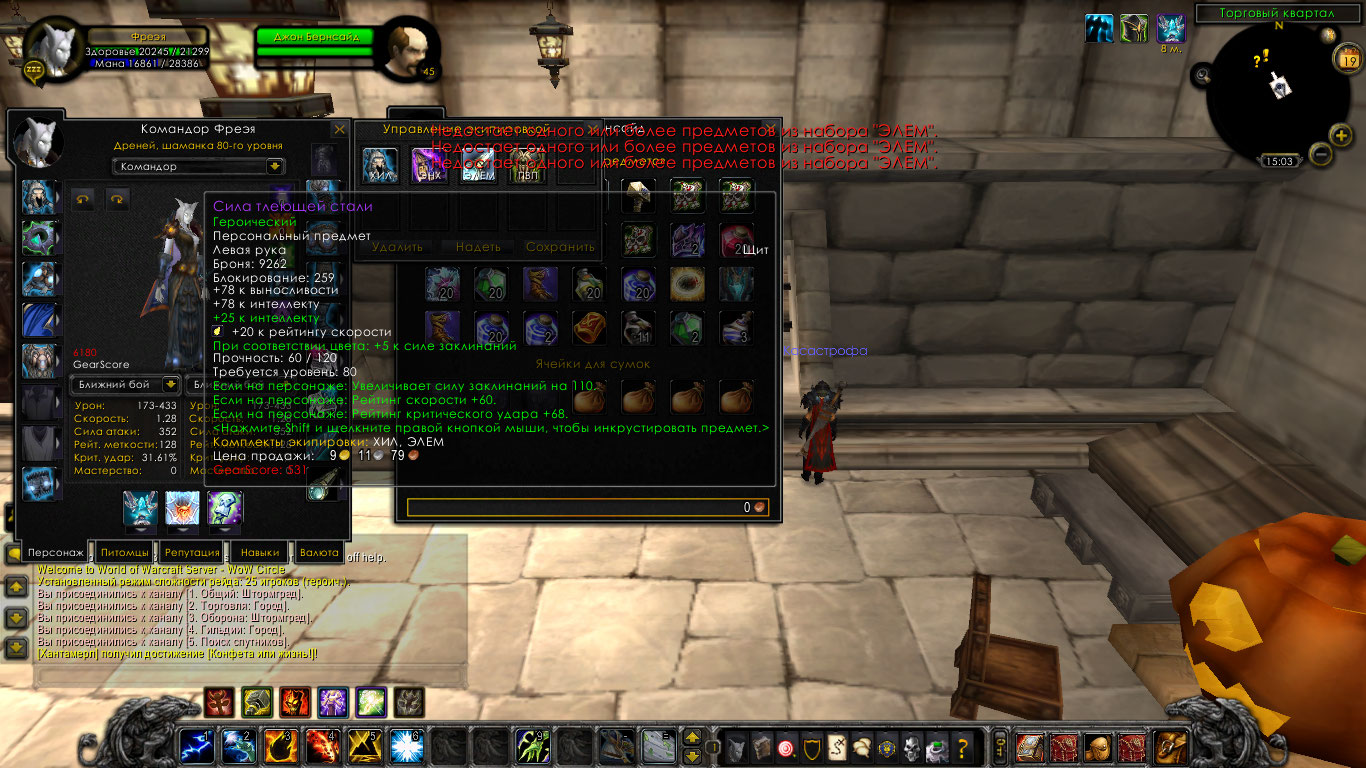This screenshot has width=1366, height=768.
Task: Click Джон Бернсайд target frame
Action: pyautogui.click(x=315, y=37)
